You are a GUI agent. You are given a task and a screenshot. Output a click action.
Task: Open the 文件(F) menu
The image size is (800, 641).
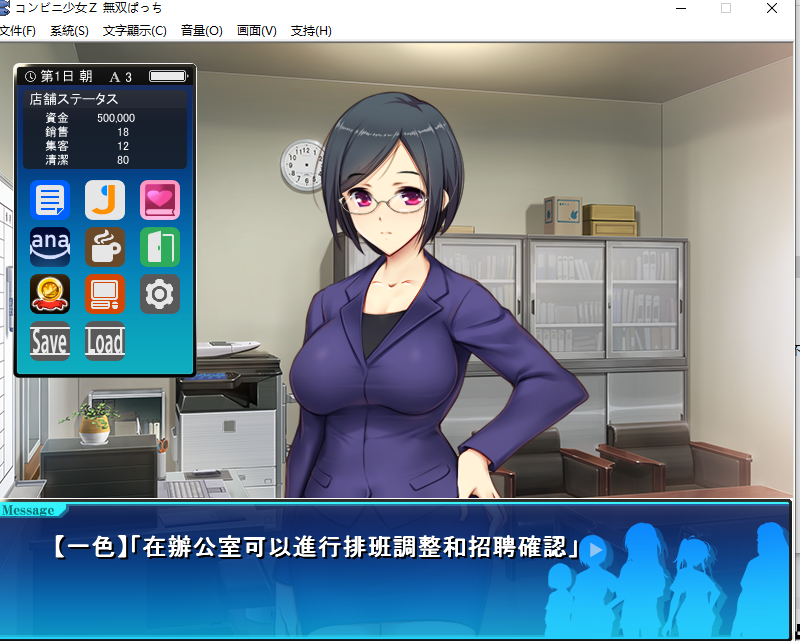(x=17, y=31)
